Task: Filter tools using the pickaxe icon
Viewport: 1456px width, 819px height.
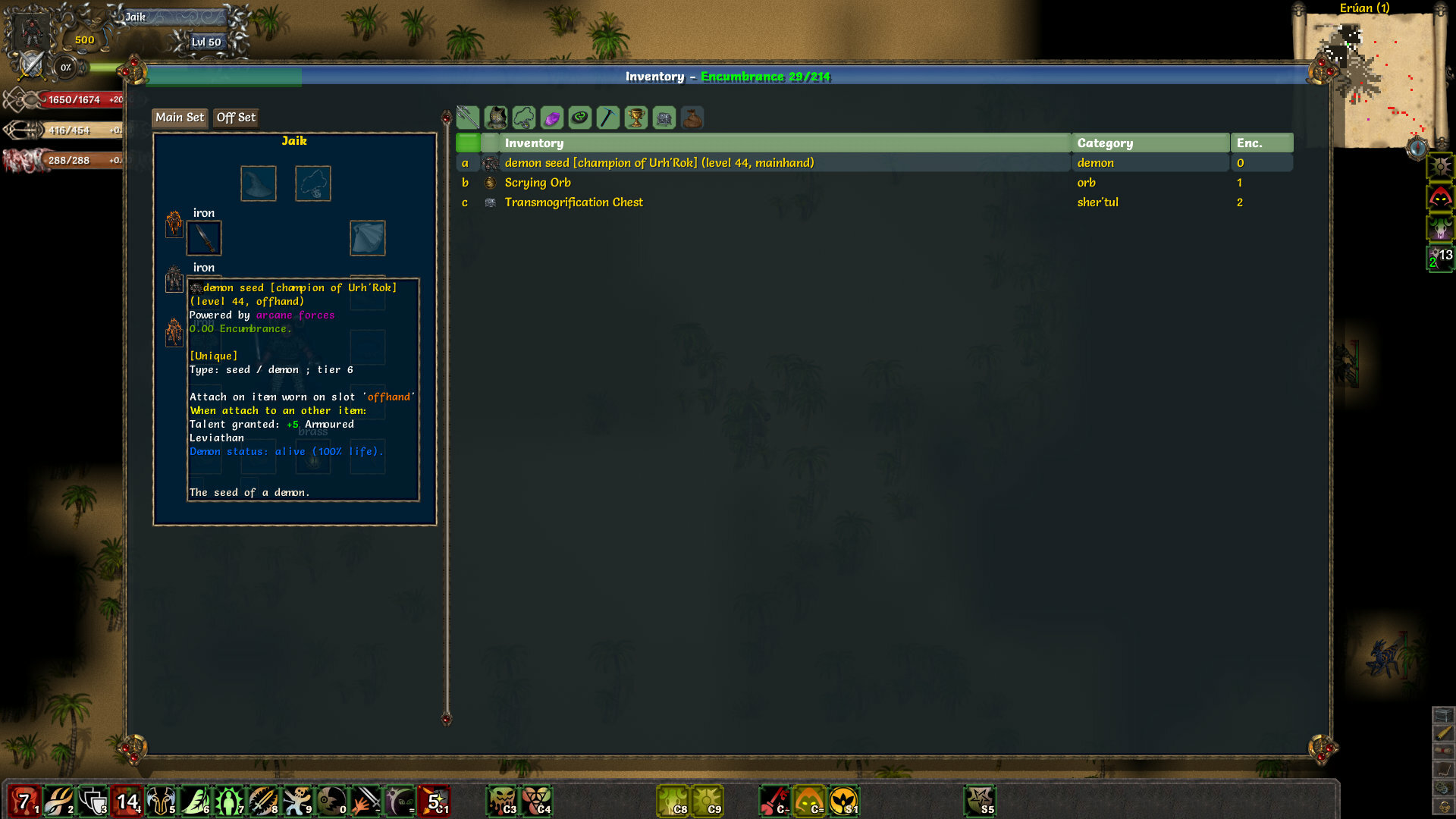Action: (607, 118)
